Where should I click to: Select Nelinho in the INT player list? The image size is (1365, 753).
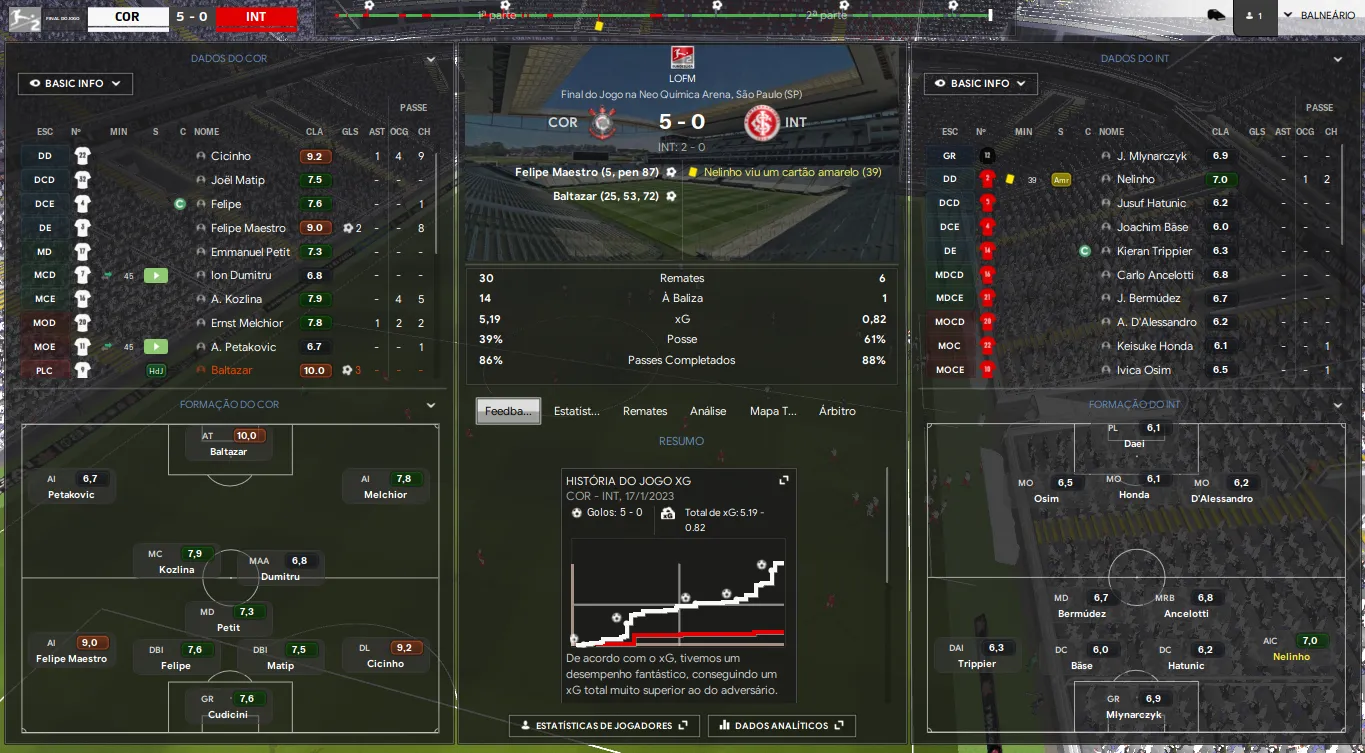(1136, 179)
